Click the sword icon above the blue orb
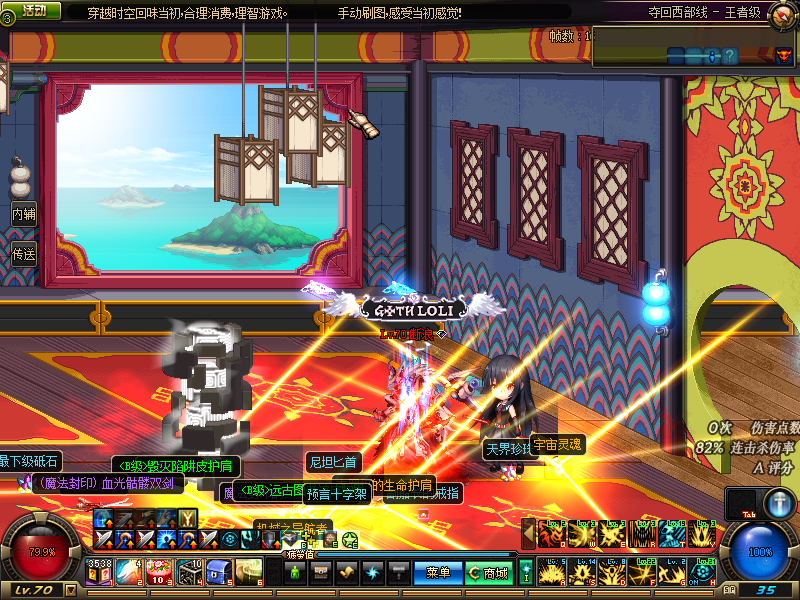 coord(780,503)
